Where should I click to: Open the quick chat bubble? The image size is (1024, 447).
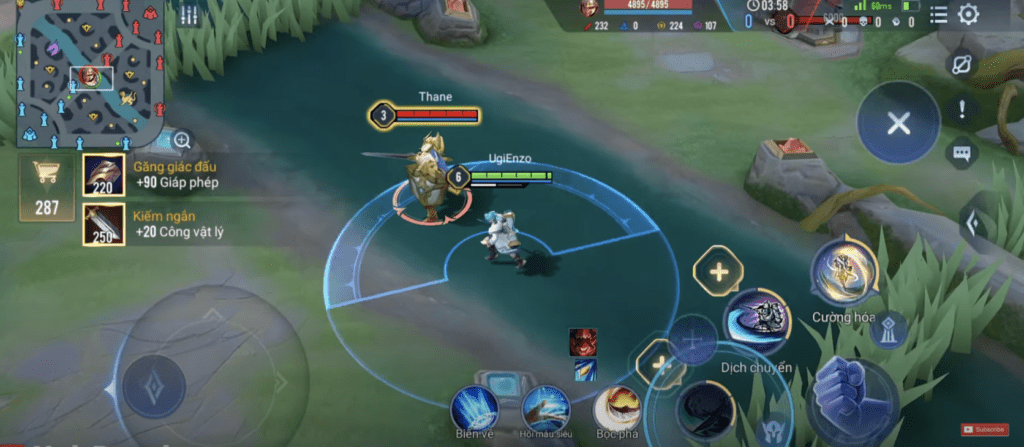click(962, 154)
